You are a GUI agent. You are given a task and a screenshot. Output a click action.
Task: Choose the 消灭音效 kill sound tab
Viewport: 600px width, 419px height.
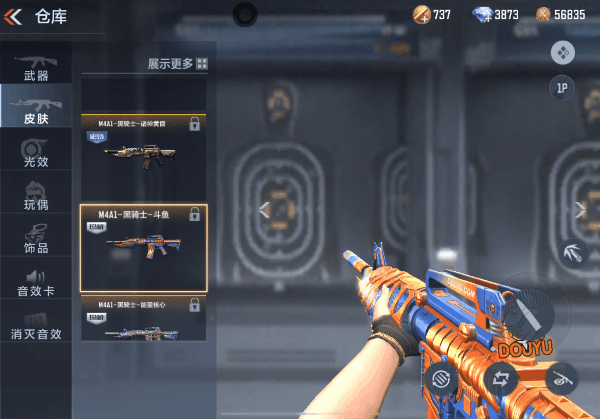pyautogui.click(x=35, y=326)
